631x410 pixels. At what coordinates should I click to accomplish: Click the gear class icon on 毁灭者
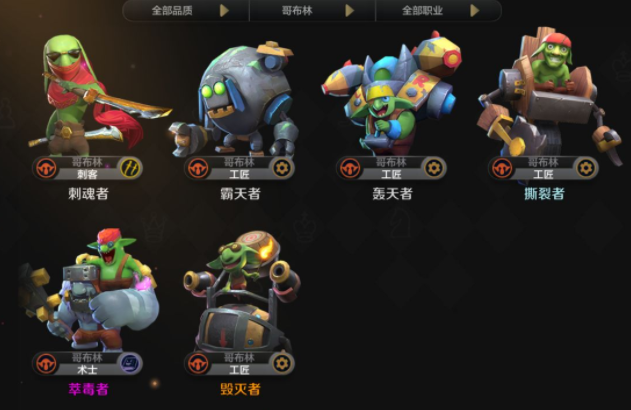pos(282,362)
